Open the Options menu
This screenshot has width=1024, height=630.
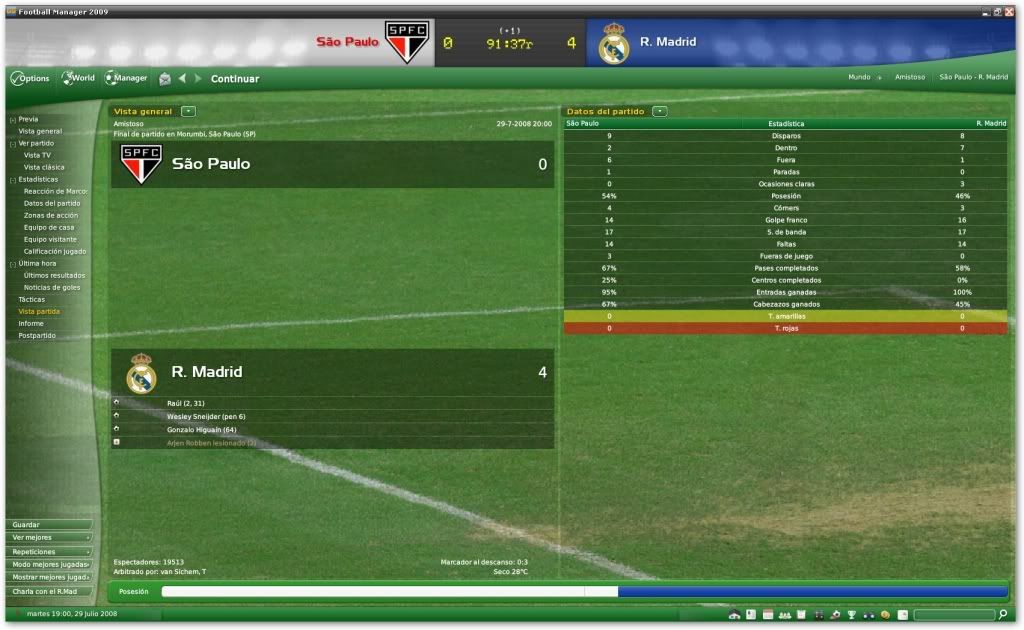30,78
